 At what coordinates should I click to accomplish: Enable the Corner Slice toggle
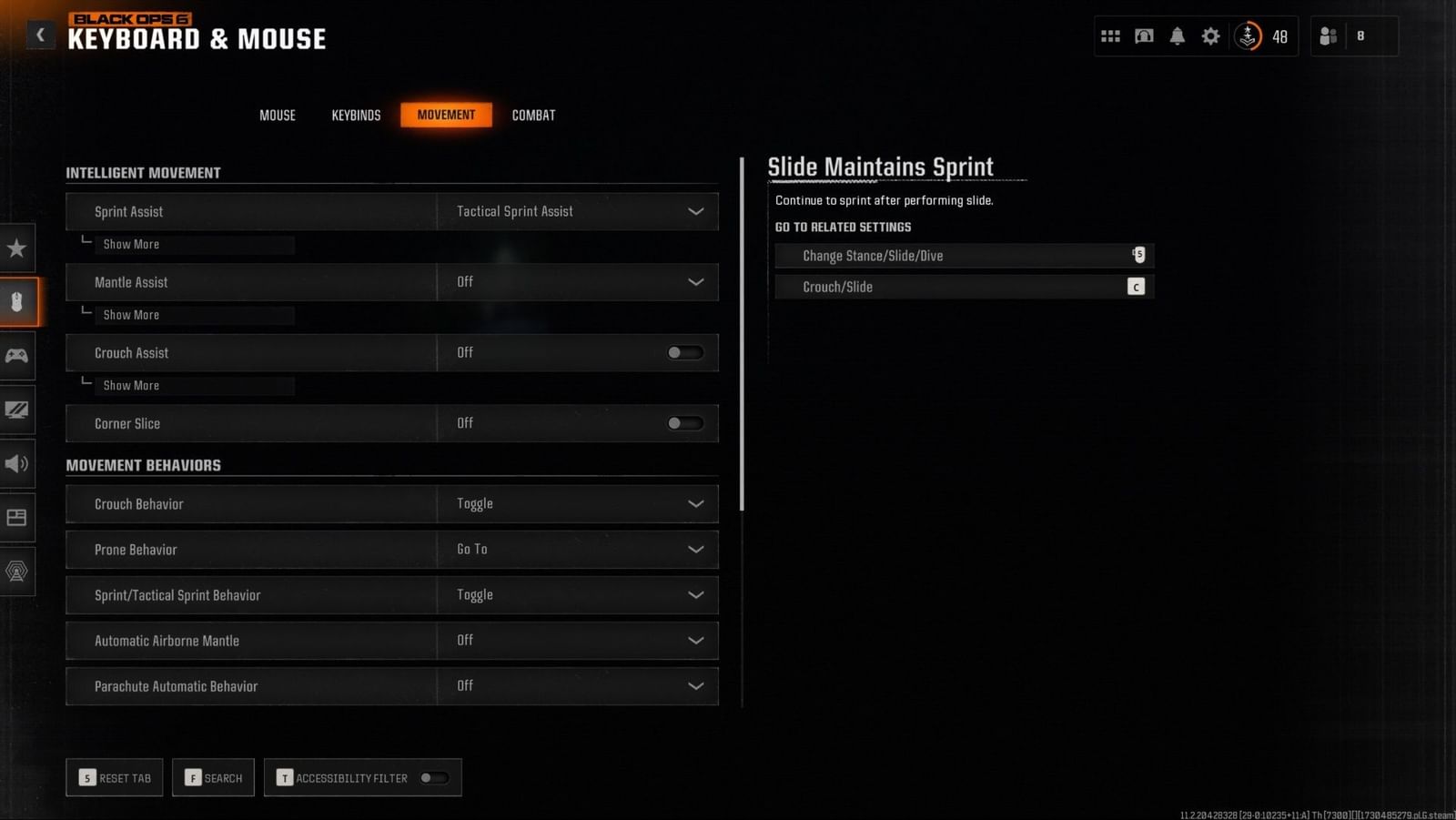[684, 423]
